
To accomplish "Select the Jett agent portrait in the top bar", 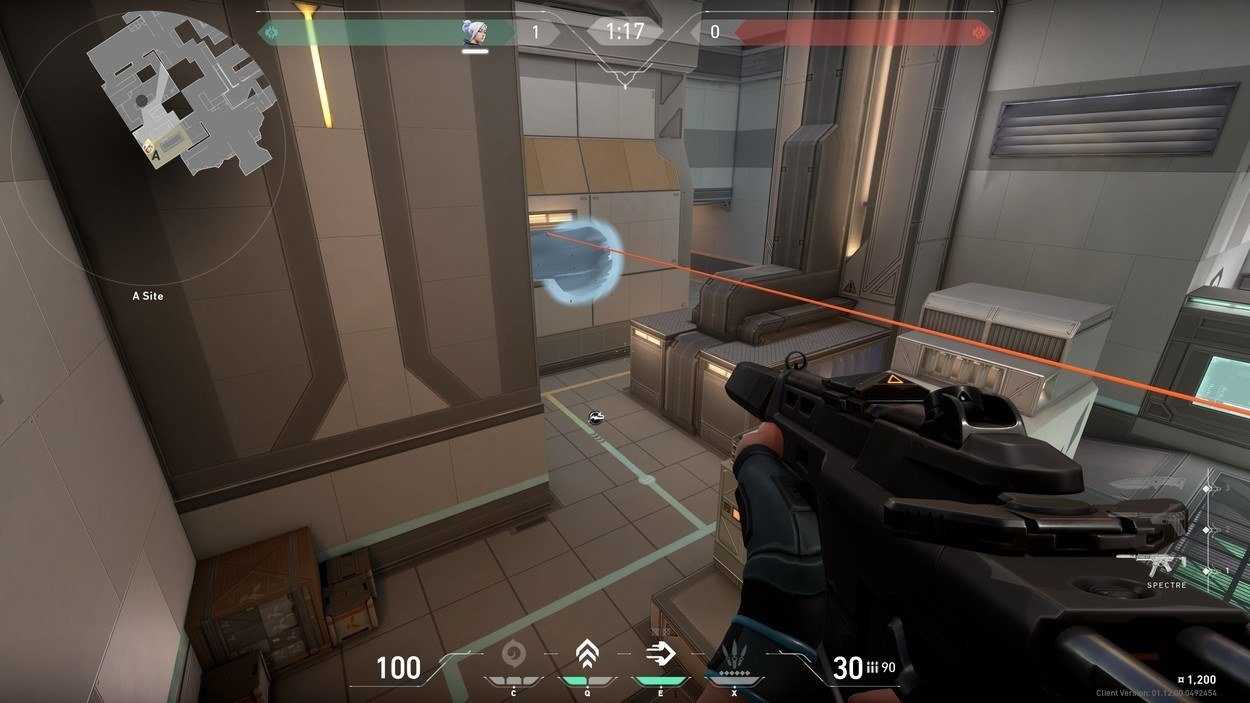I will tap(474, 32).
